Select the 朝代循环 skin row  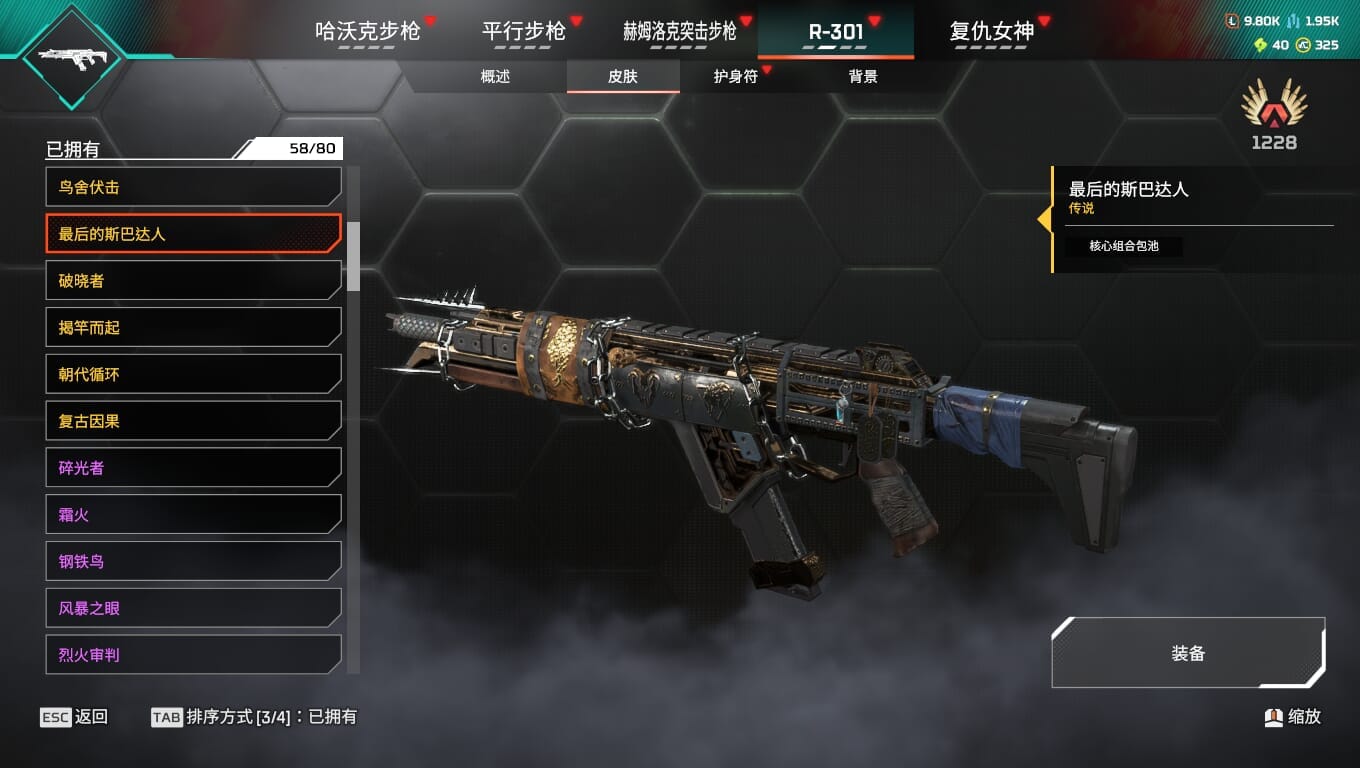point(193,375)
